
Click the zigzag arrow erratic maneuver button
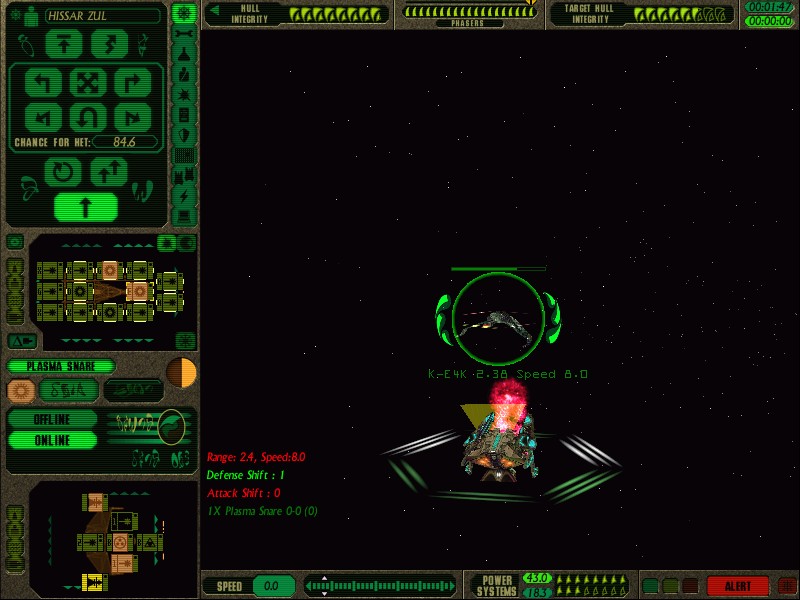tap(110, 44)
